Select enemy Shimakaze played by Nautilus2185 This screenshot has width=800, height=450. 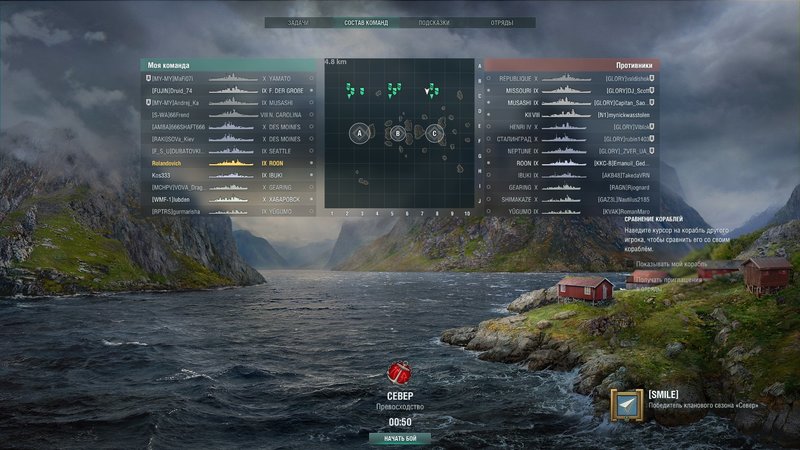pyautogui.click(x=570, y=199)
